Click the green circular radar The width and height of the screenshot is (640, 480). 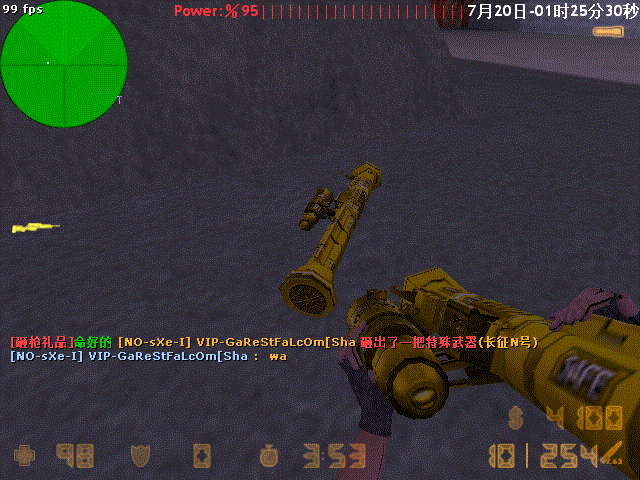pyautogui.click(x=63, y=64)
